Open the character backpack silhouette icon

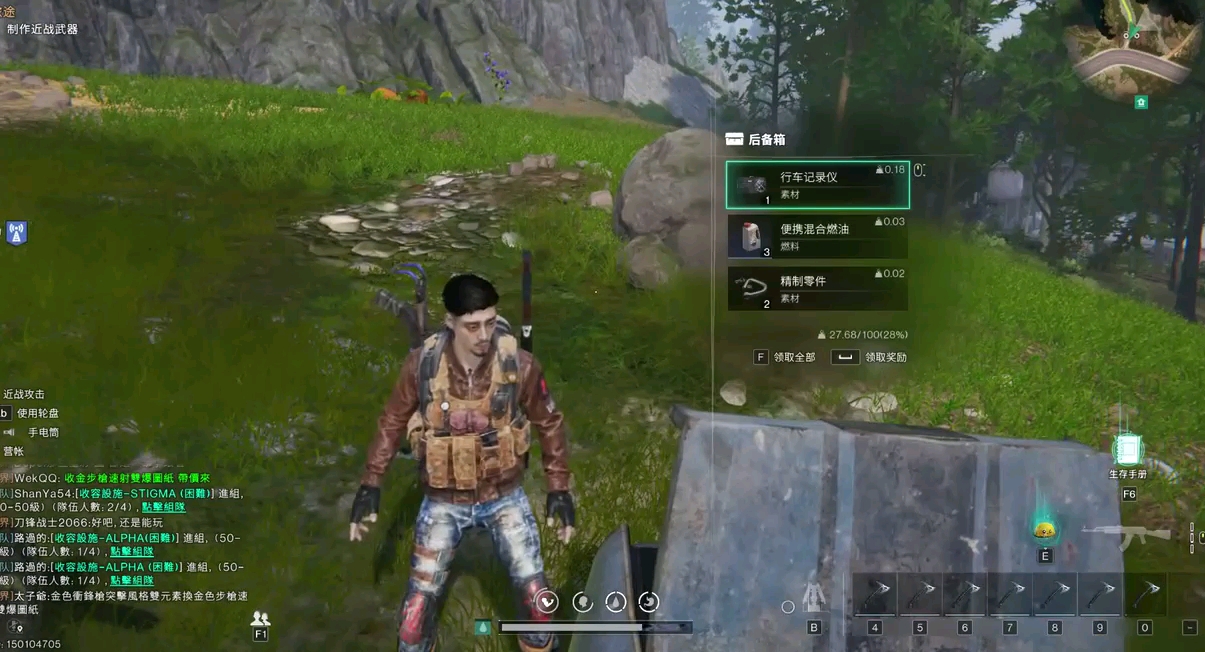click(815, 595)
